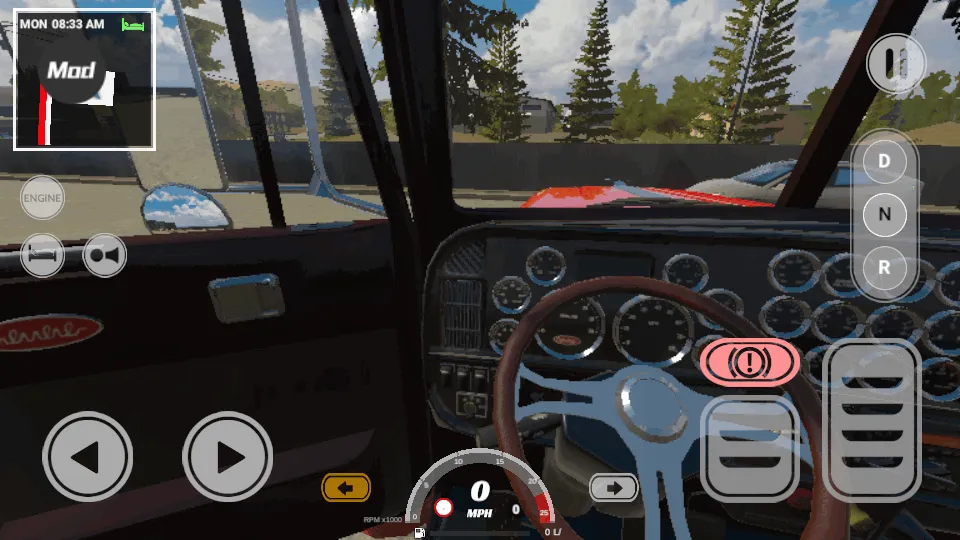Push the brake pedal
This screenshot has height=540, width=960.
(750, 447)
